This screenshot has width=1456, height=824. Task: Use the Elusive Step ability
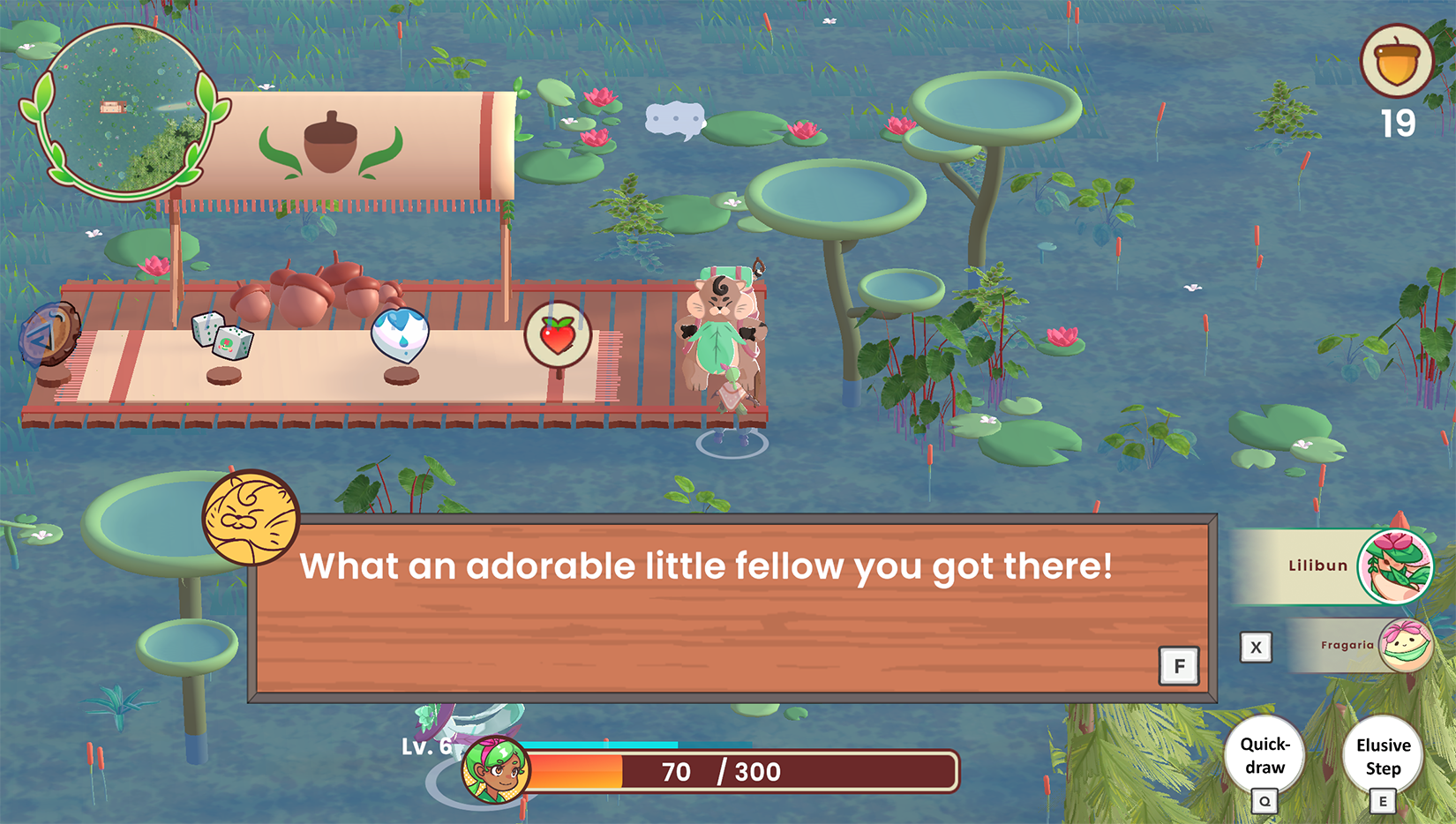click(1382, 756)
